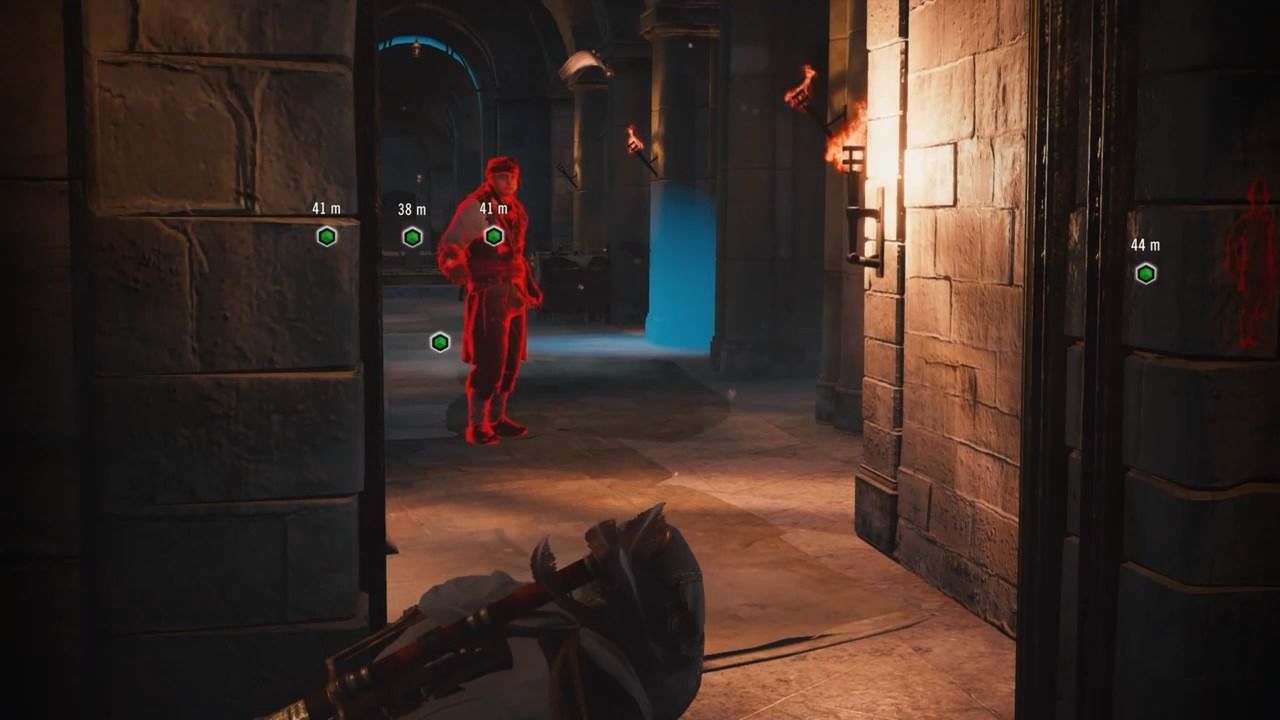This screenshot has width=1280, height=720.
Task: Click the 44 m marker on the right door
Action: pos(1146,271)
